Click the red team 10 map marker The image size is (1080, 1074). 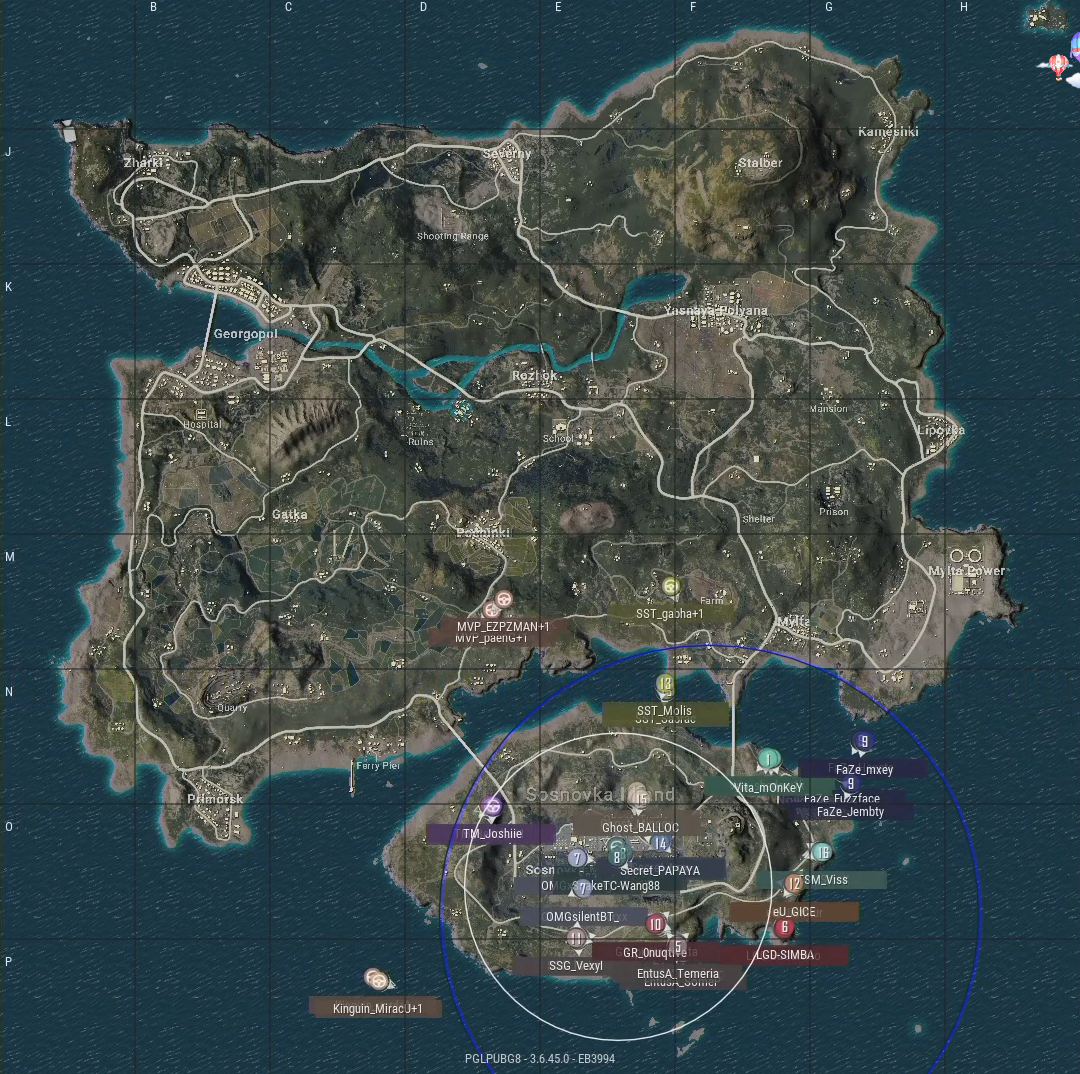(x=655, y=924)
